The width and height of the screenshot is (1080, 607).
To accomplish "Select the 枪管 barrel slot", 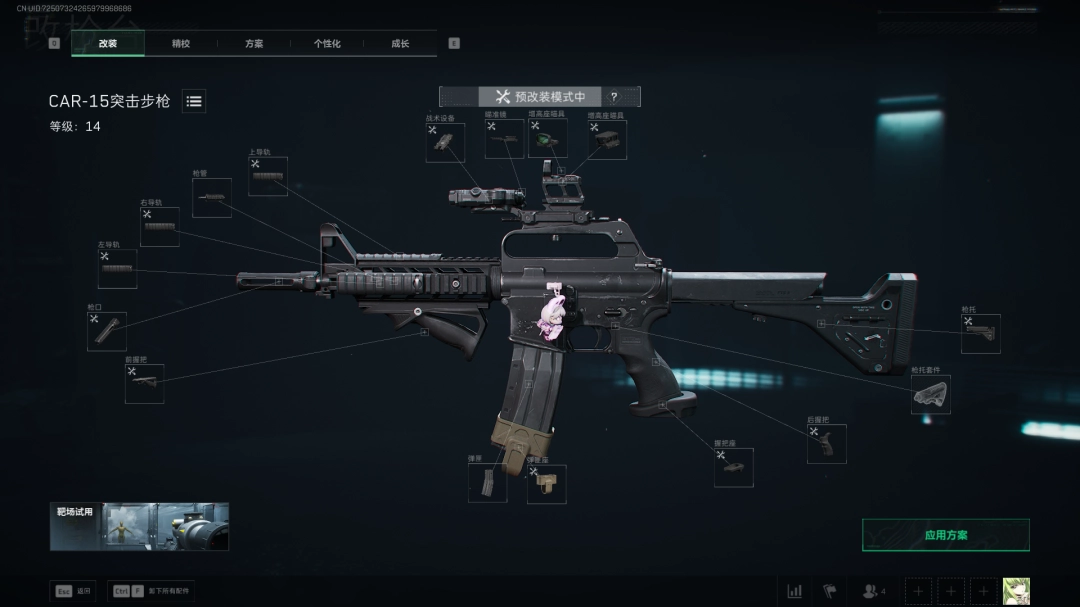I will point(212,198).
